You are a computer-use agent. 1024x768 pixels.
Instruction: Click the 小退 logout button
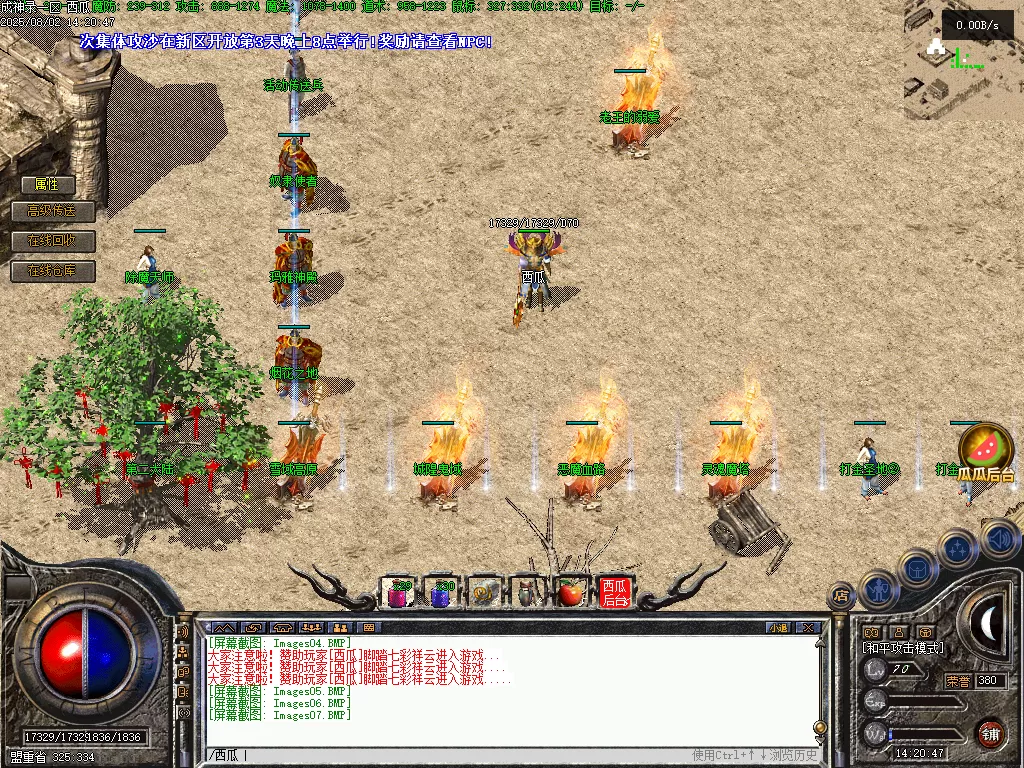777,628
